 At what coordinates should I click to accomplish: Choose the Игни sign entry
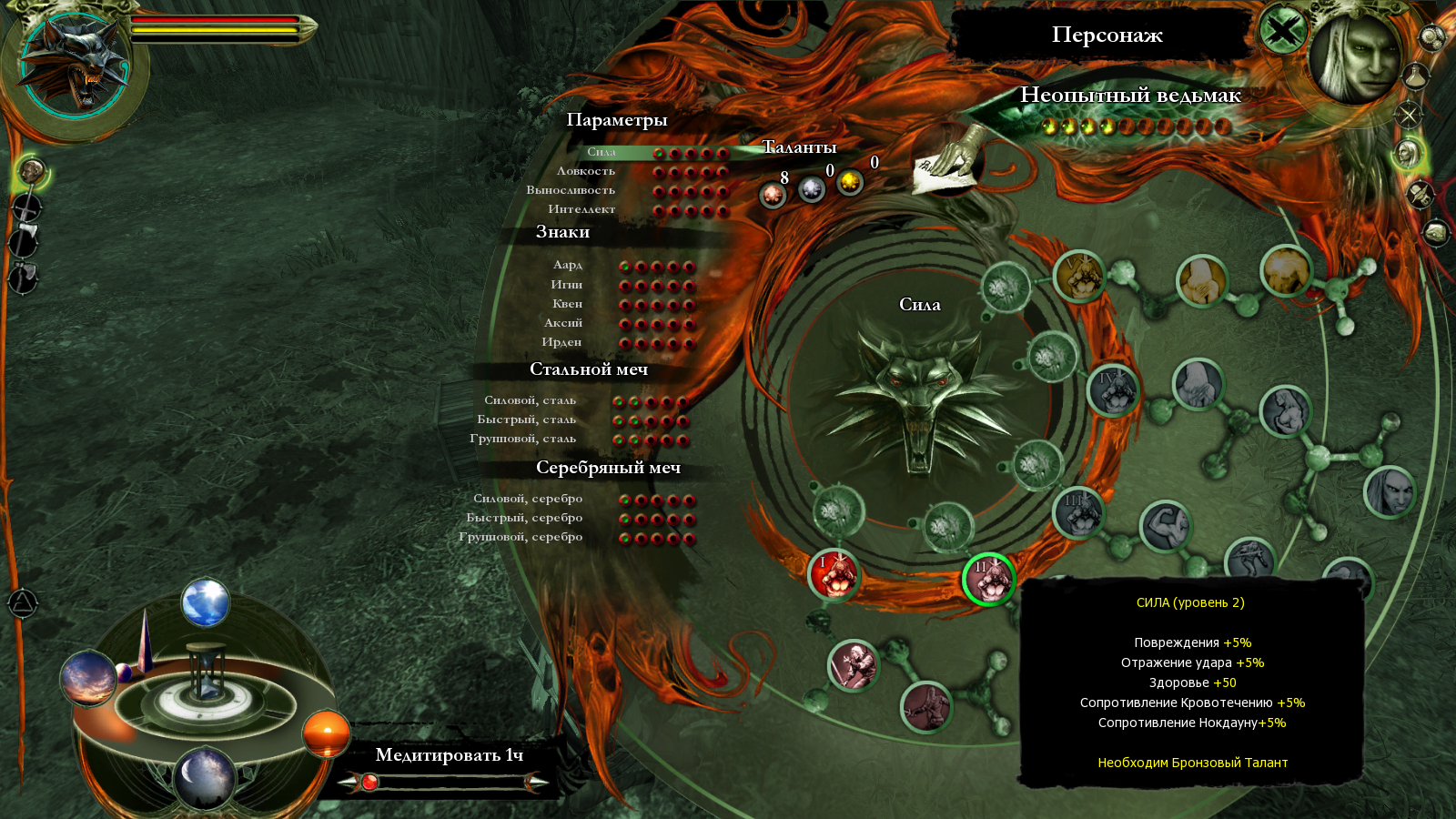566,285
